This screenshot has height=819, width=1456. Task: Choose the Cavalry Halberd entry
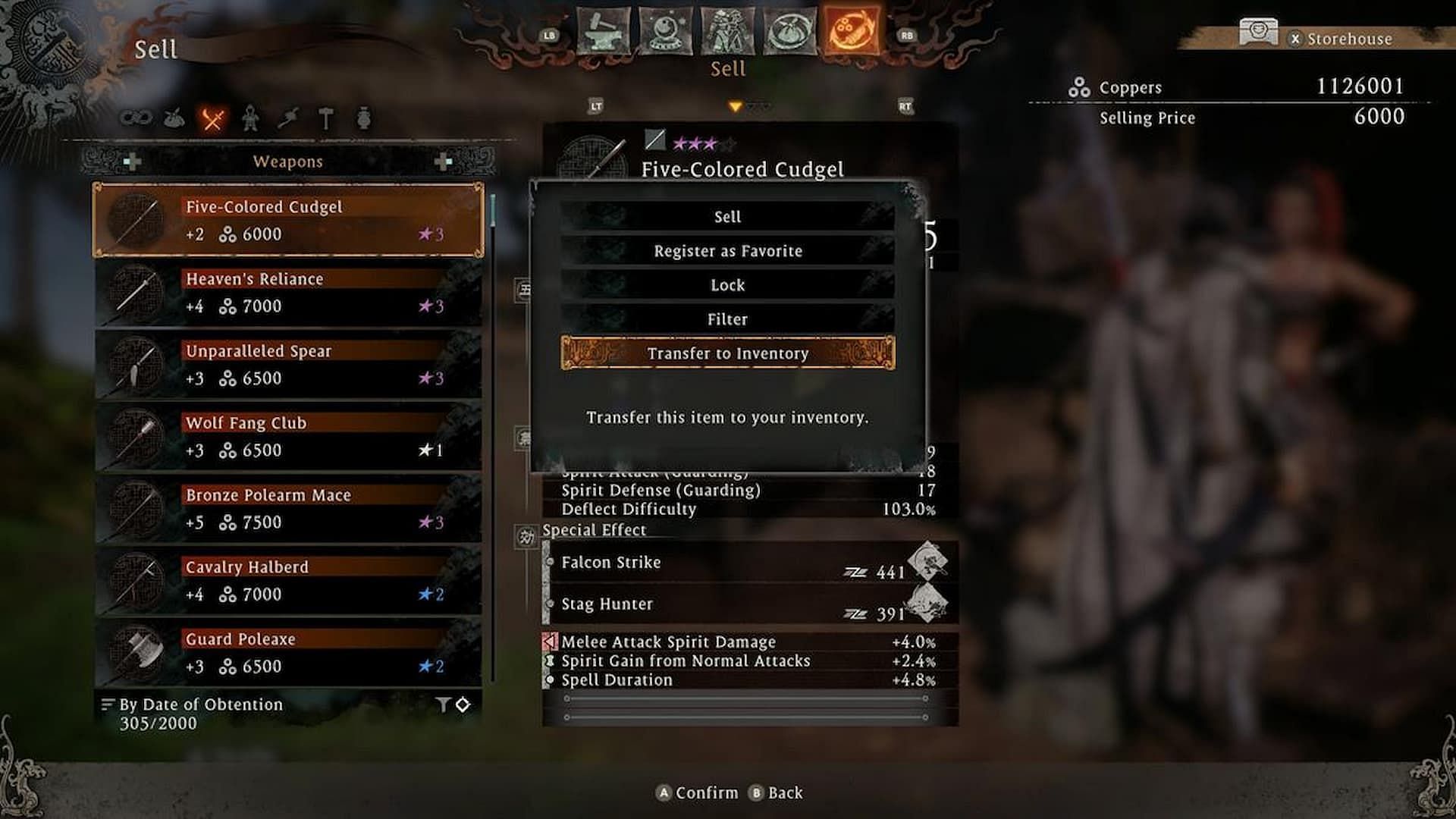288,581
